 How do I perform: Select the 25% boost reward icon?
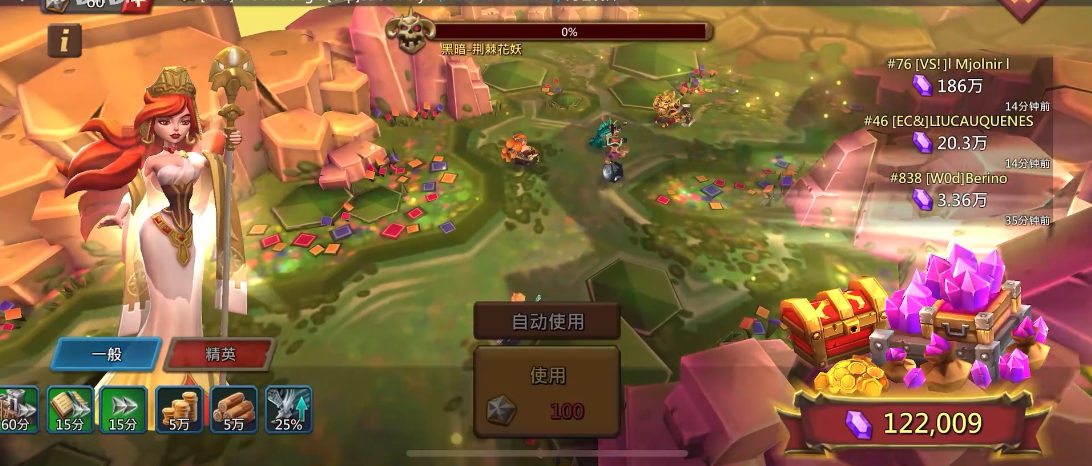click(x=289, y=410)
